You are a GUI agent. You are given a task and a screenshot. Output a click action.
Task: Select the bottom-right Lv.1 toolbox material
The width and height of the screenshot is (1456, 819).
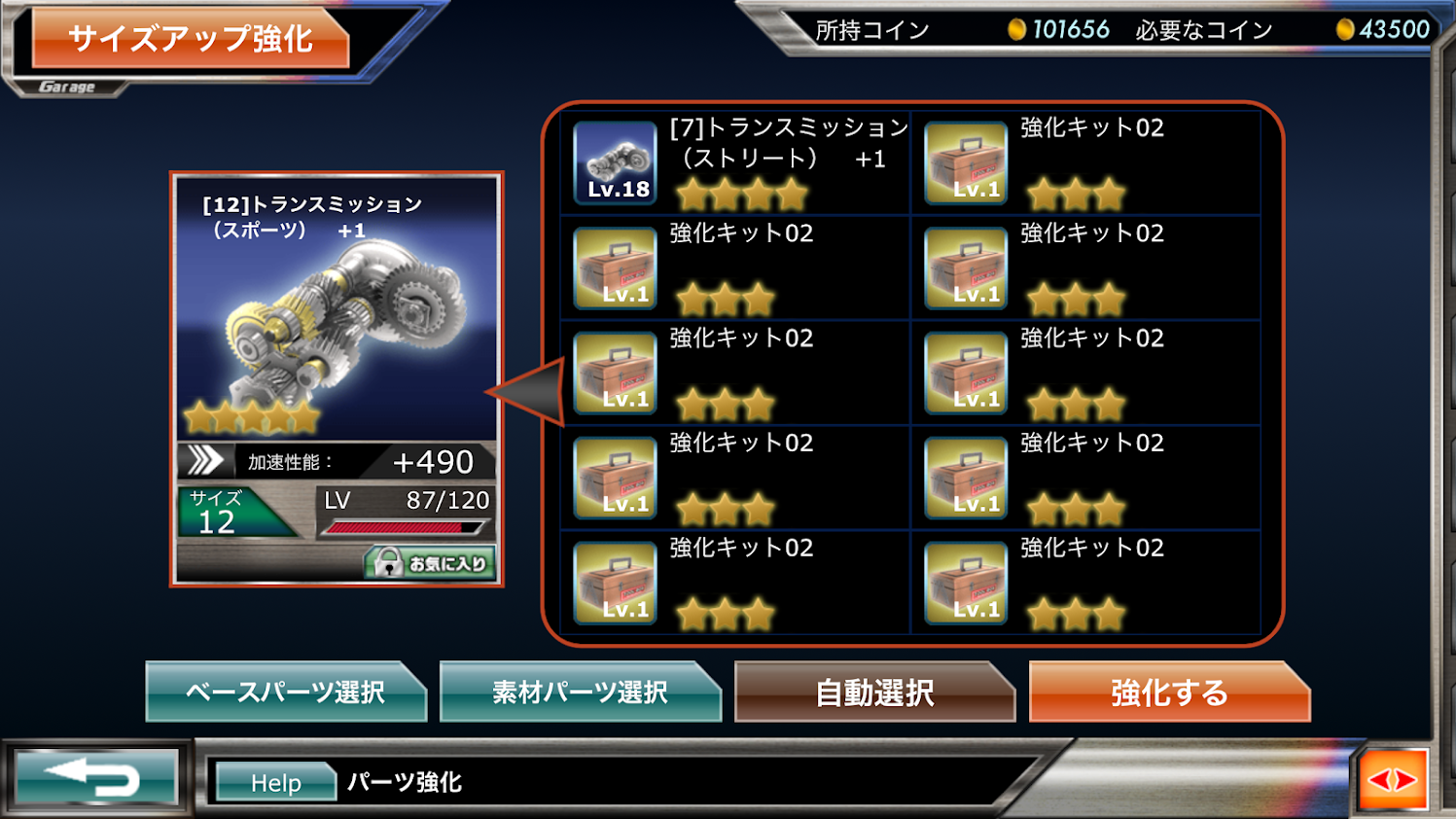(x=964, y=581)
